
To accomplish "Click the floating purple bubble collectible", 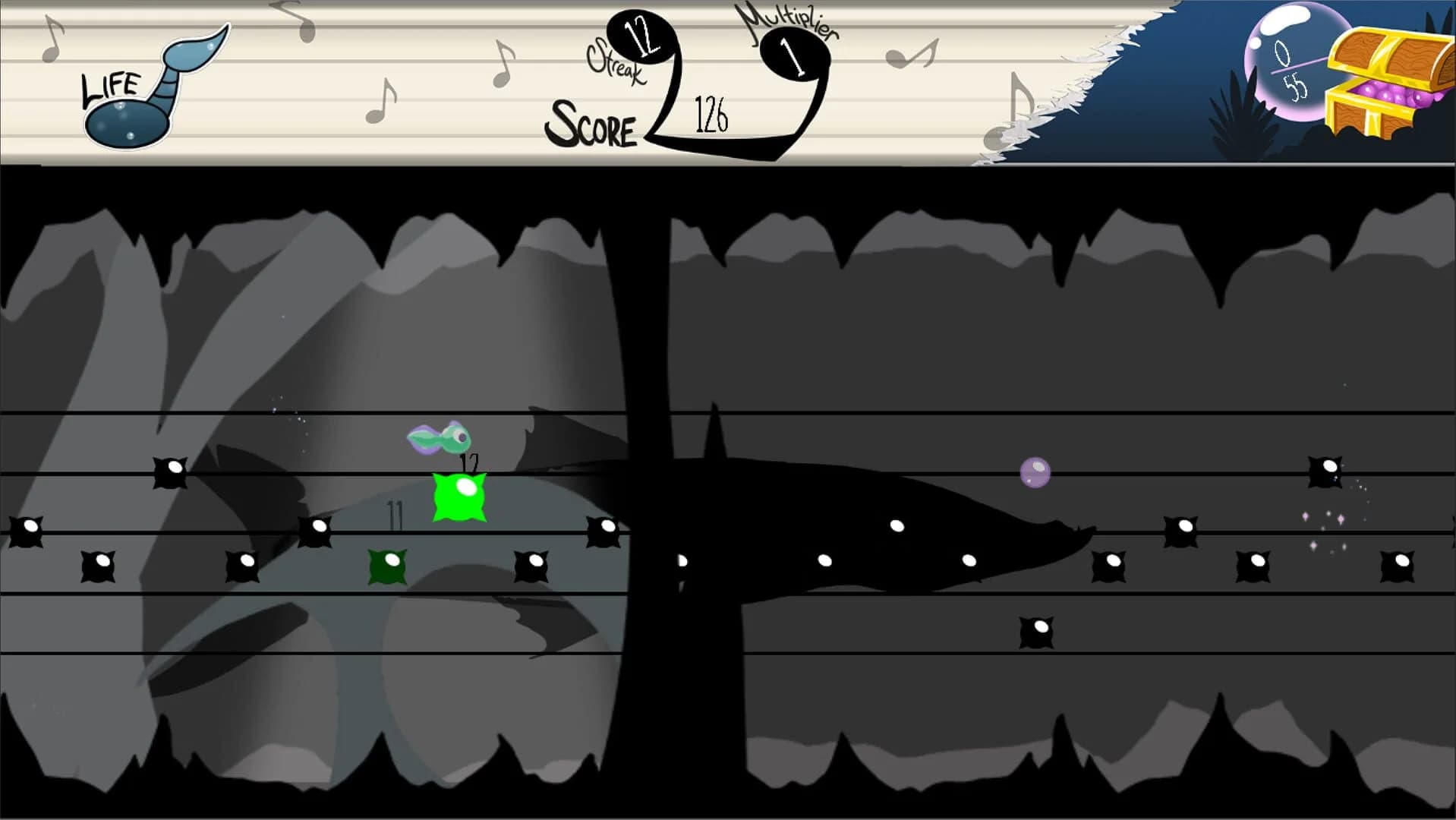I will [1035, 472].
